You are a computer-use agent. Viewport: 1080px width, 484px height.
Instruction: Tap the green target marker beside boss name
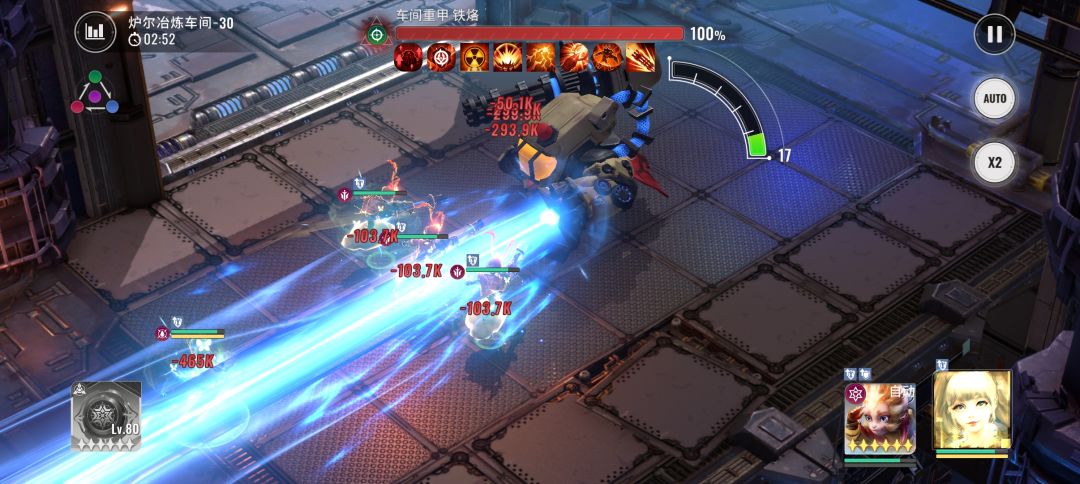point(377,34)
